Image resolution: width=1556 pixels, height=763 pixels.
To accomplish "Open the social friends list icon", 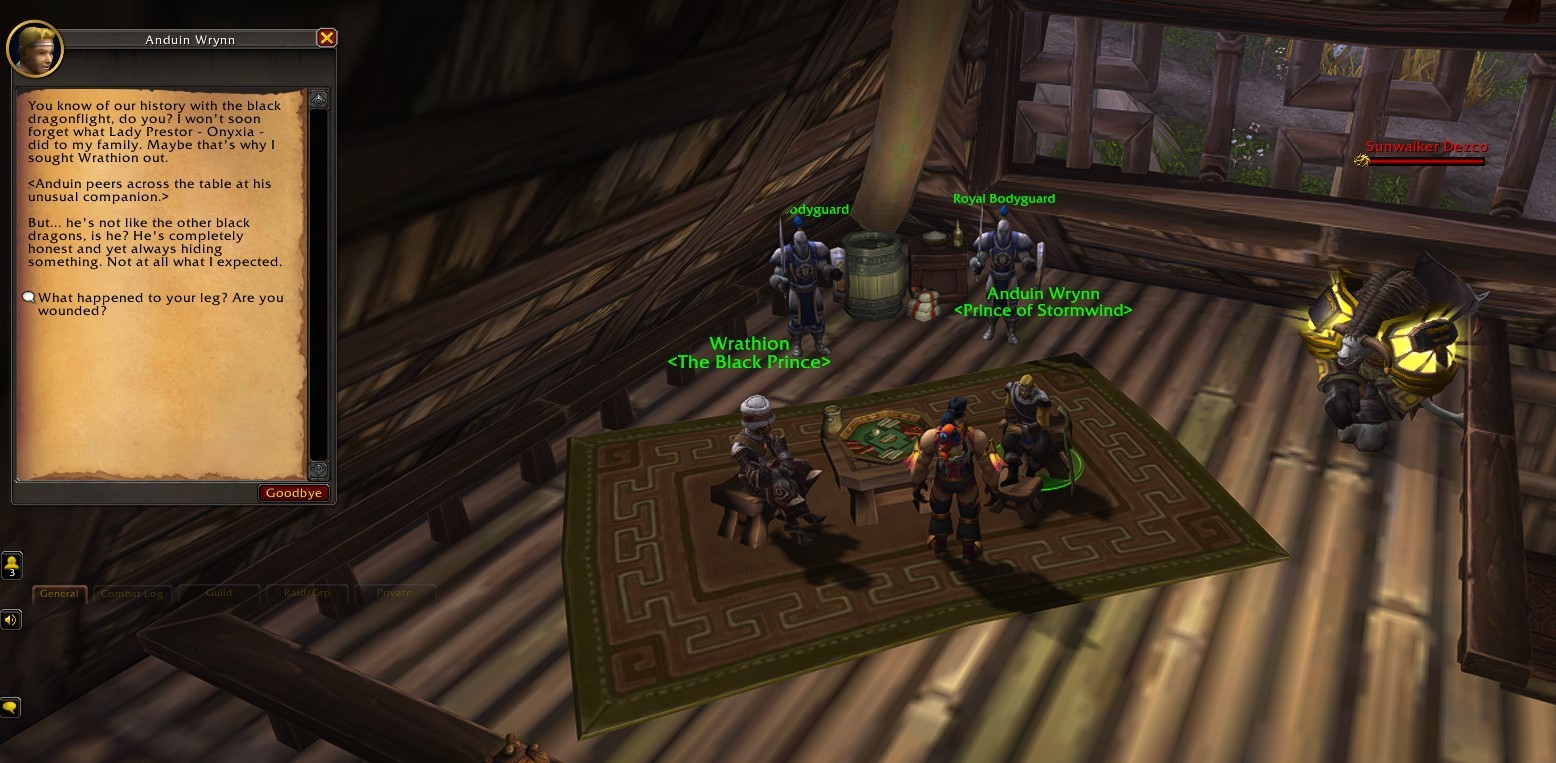I will 12,565.
